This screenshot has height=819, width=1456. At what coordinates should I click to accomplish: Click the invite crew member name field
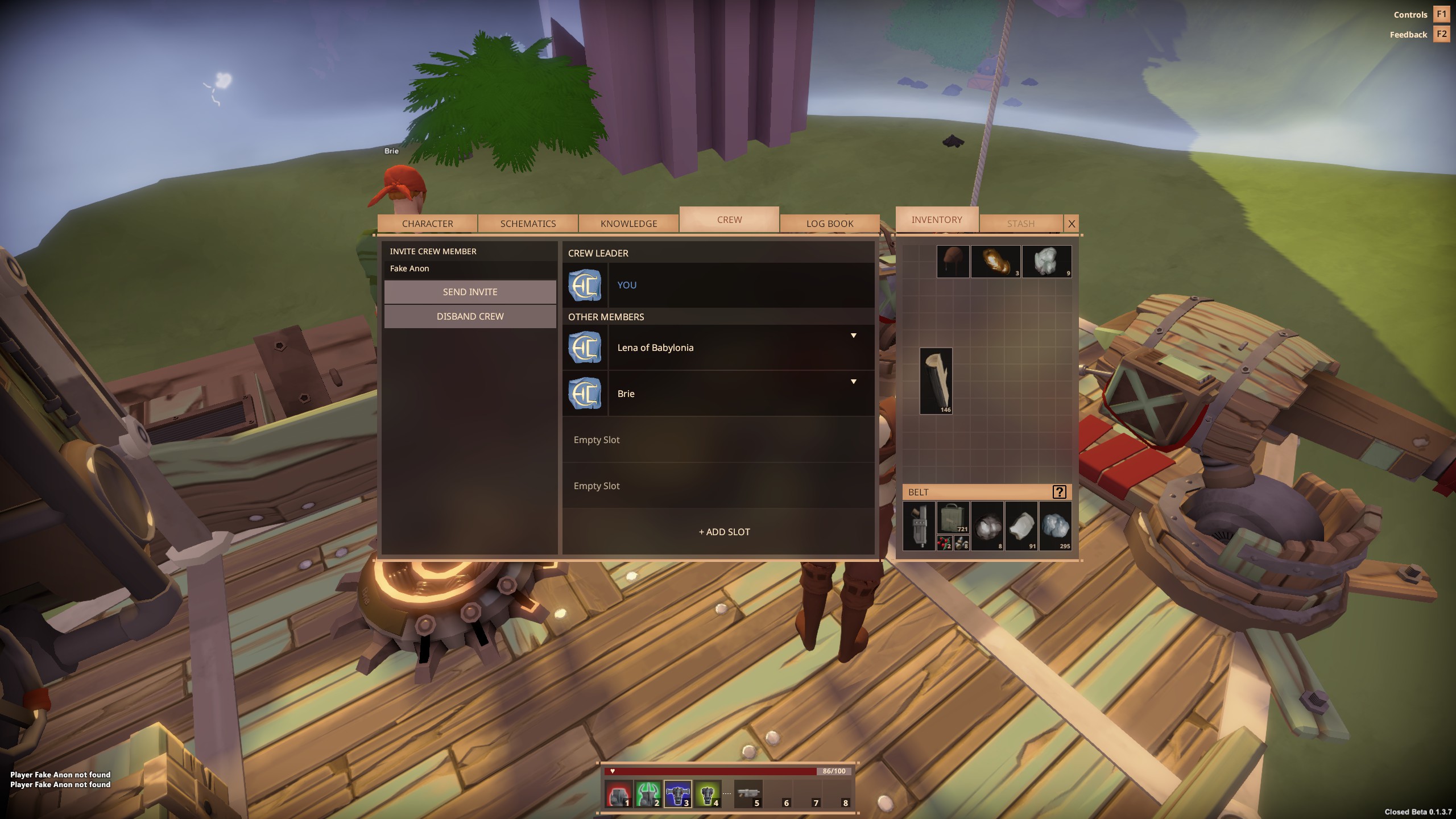pyautogui.click(x=470, y=268)
